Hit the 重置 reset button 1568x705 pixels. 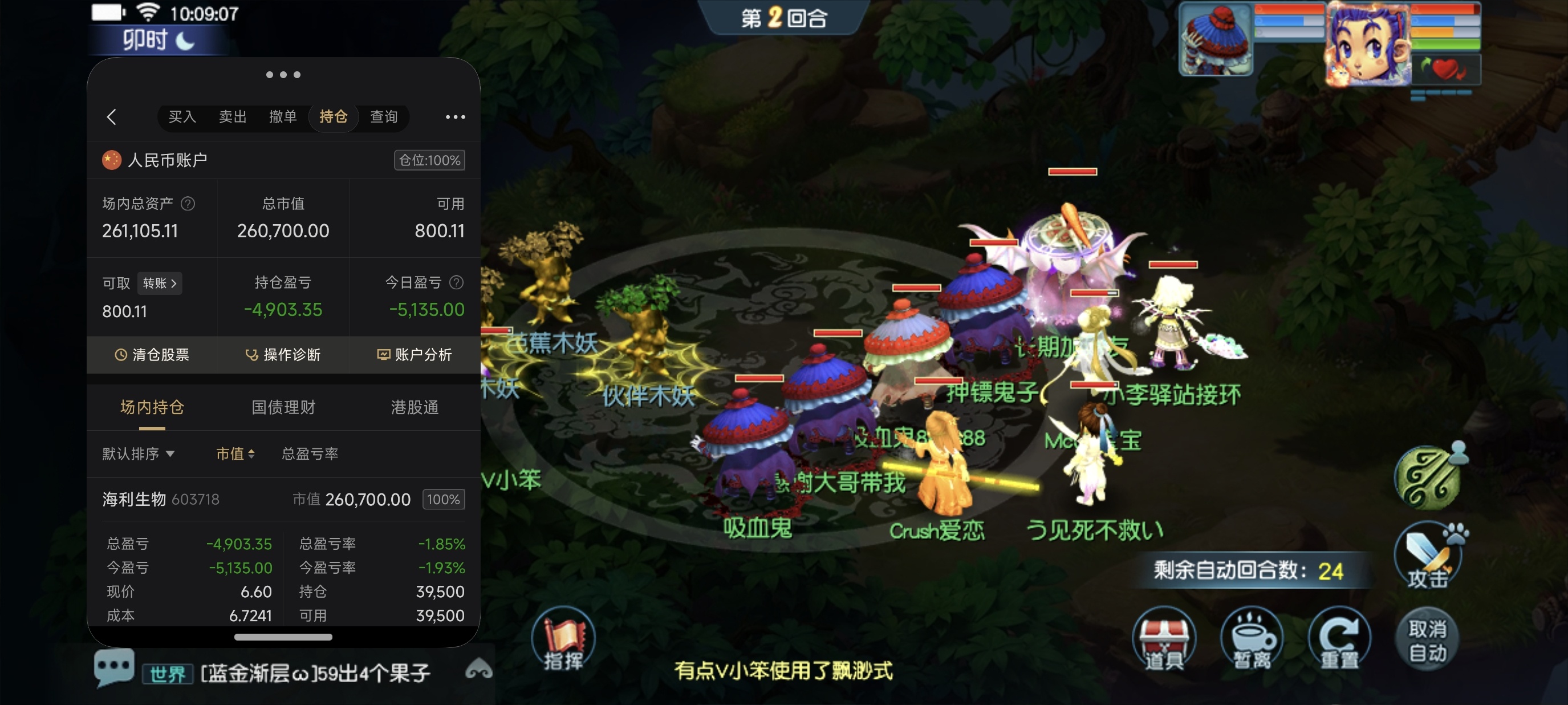tap(1339, 640)
